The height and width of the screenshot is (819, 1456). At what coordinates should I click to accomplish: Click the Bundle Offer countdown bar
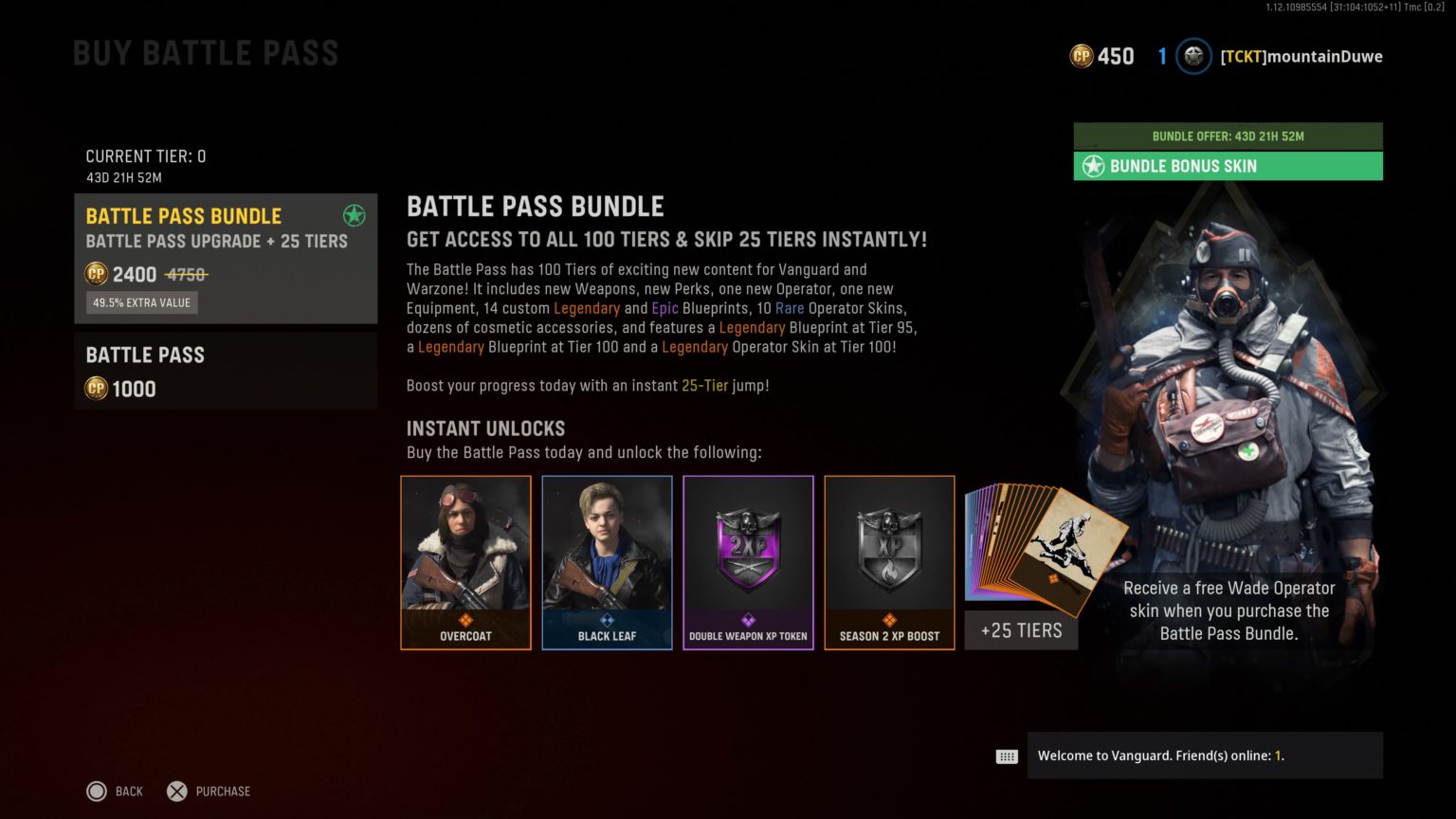1228,136
